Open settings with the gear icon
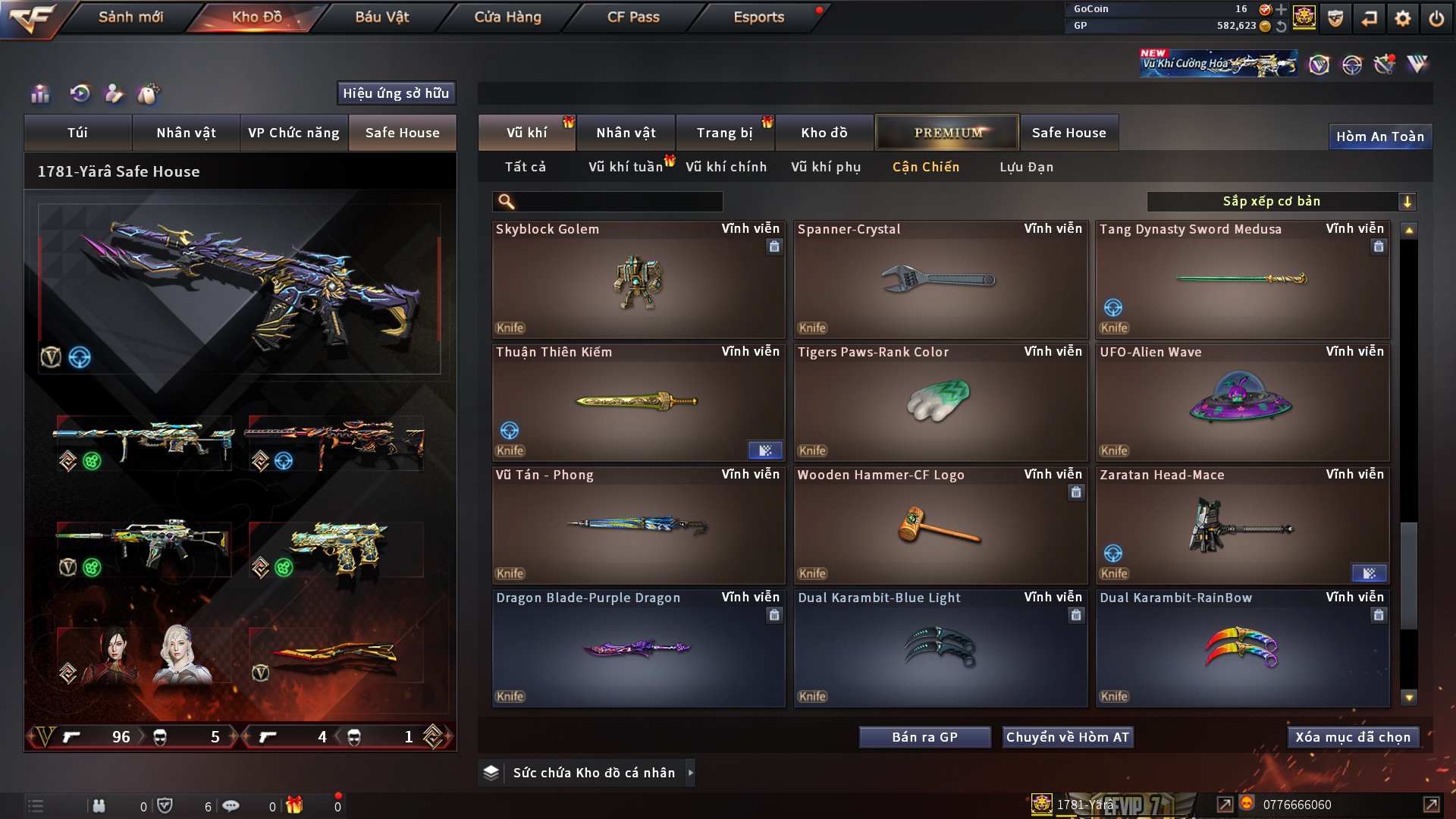Viewport: 1456px width, 819px height. 1403,18
